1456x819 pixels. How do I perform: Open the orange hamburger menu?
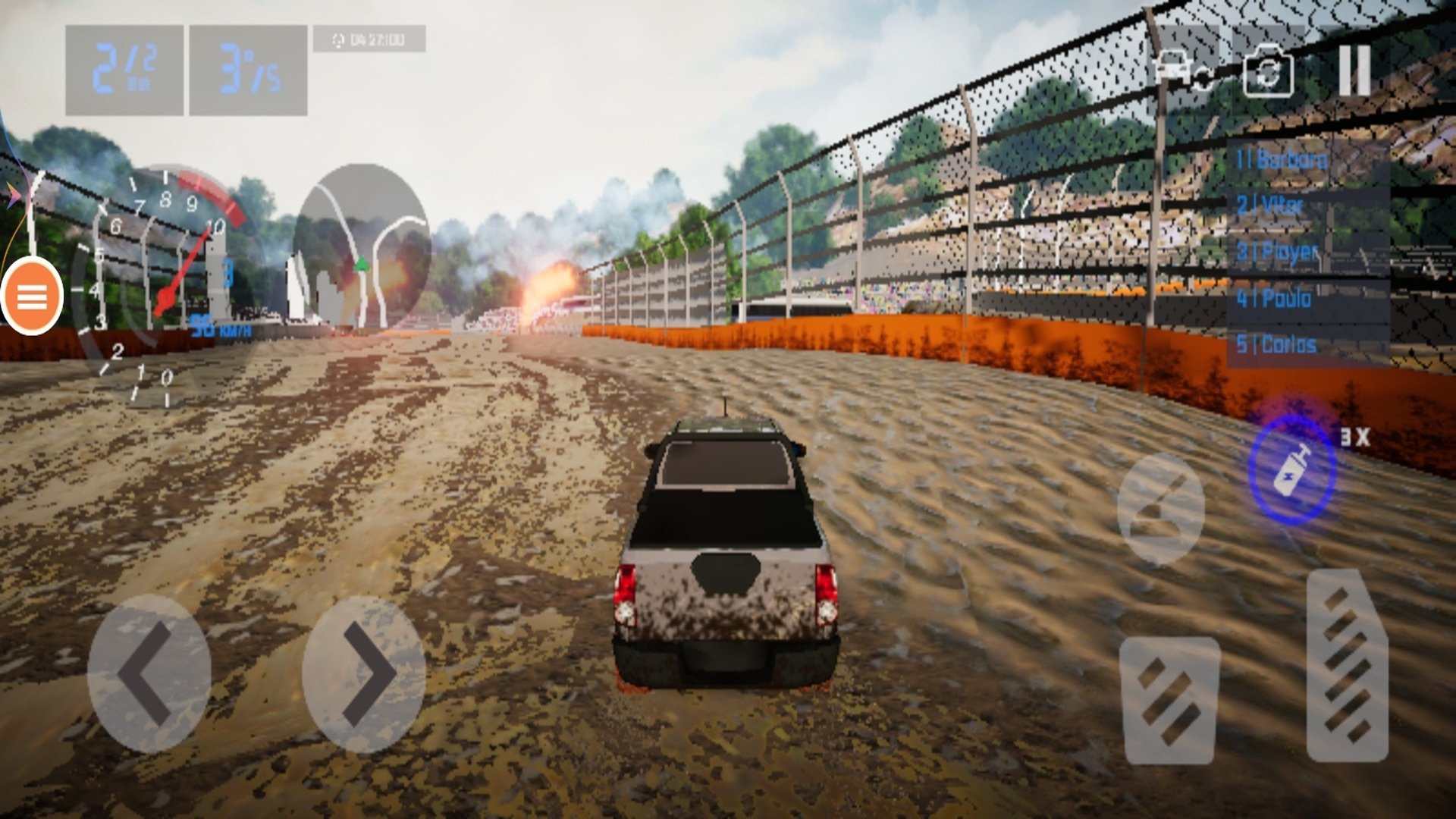32,297
